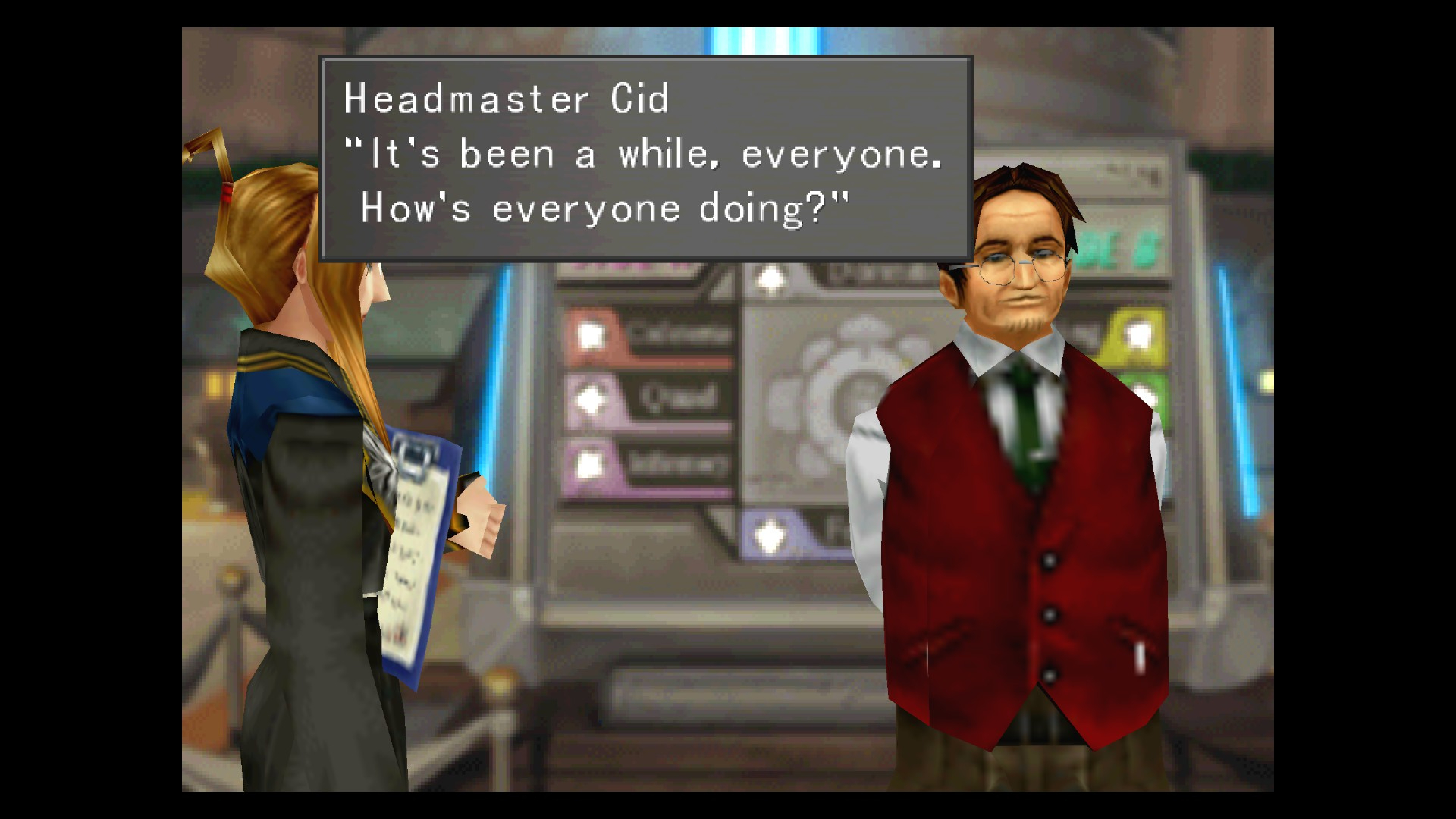Viewport: 1456px width, 819px height.
Task: Advance Headmaster Cid's dialogue box
Action: [645, 158]
